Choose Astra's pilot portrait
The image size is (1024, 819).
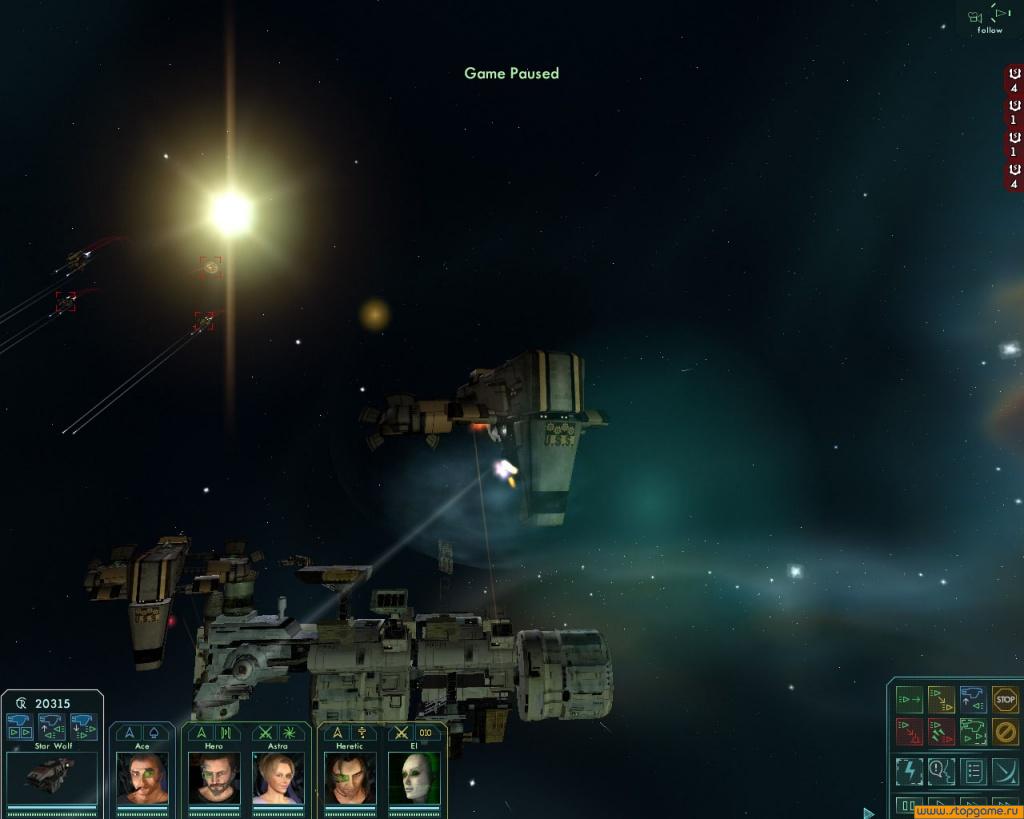[278, 778]
